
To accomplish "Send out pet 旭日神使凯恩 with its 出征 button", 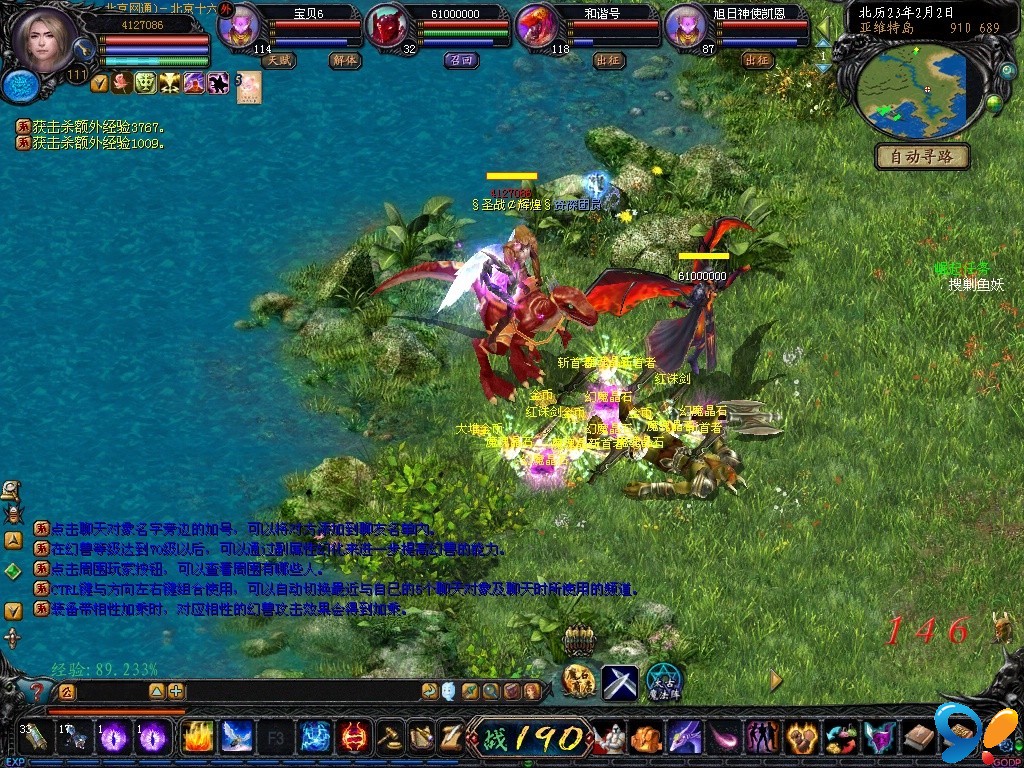I will pos(758,60).
